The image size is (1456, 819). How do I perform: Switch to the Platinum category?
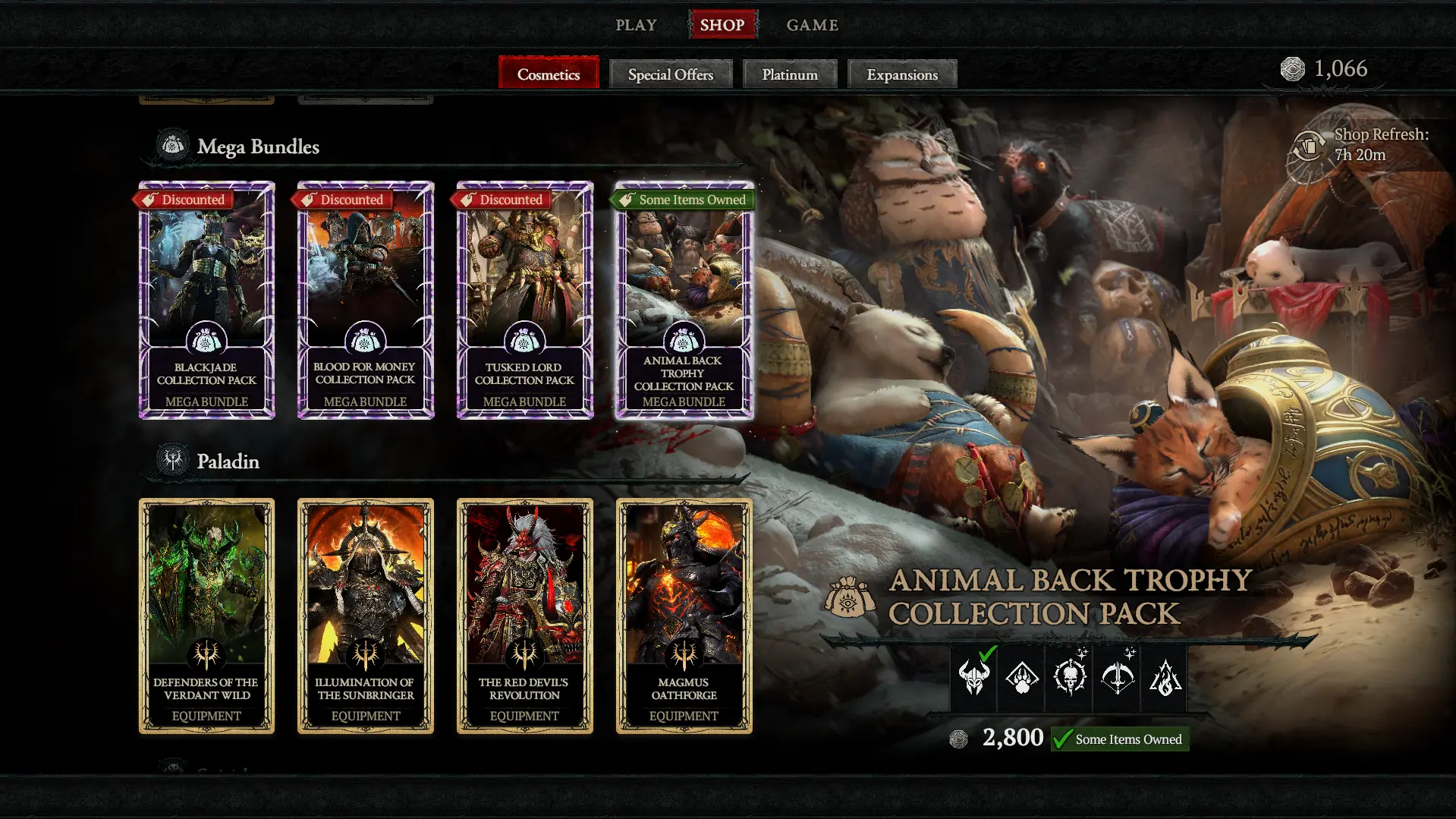(x=789, y=74)
